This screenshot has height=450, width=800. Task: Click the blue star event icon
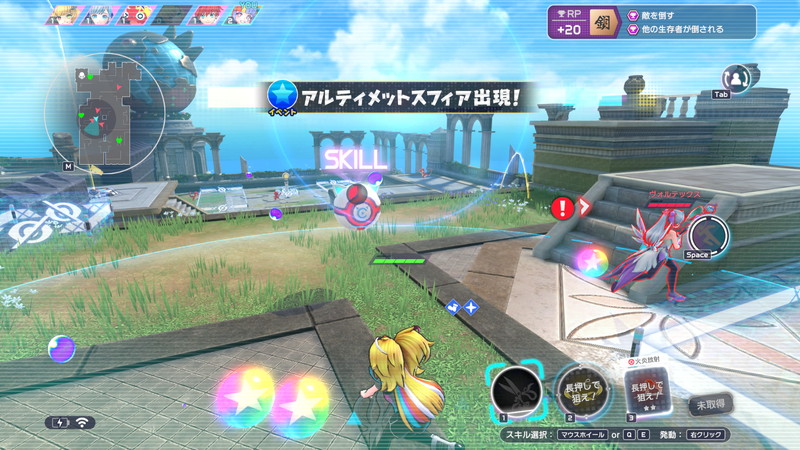pyautogui.click(x=283, y=96)
